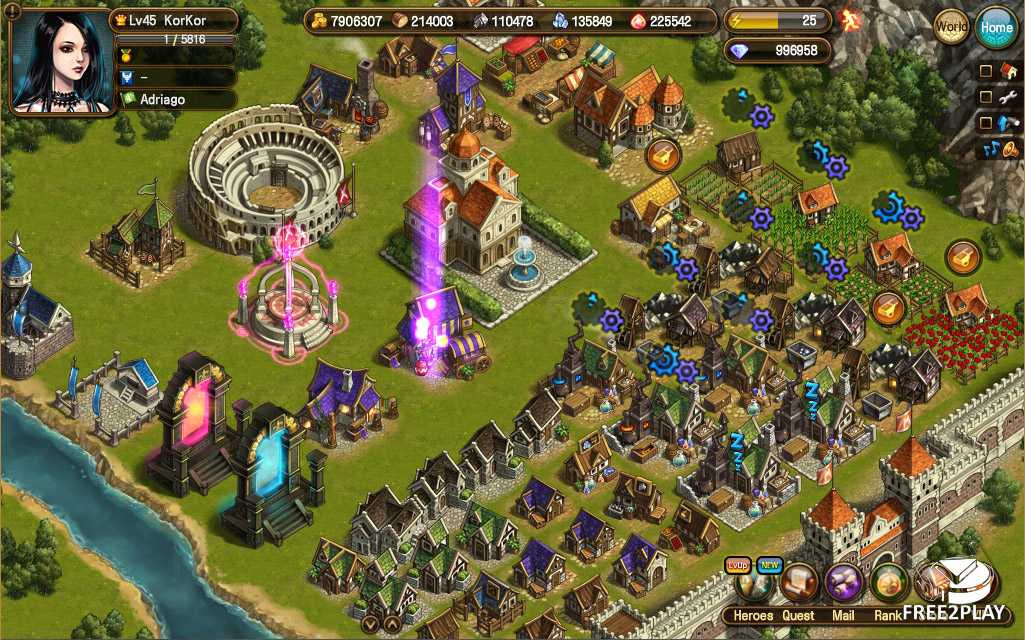Check the Mail icon

pos(845,583)
